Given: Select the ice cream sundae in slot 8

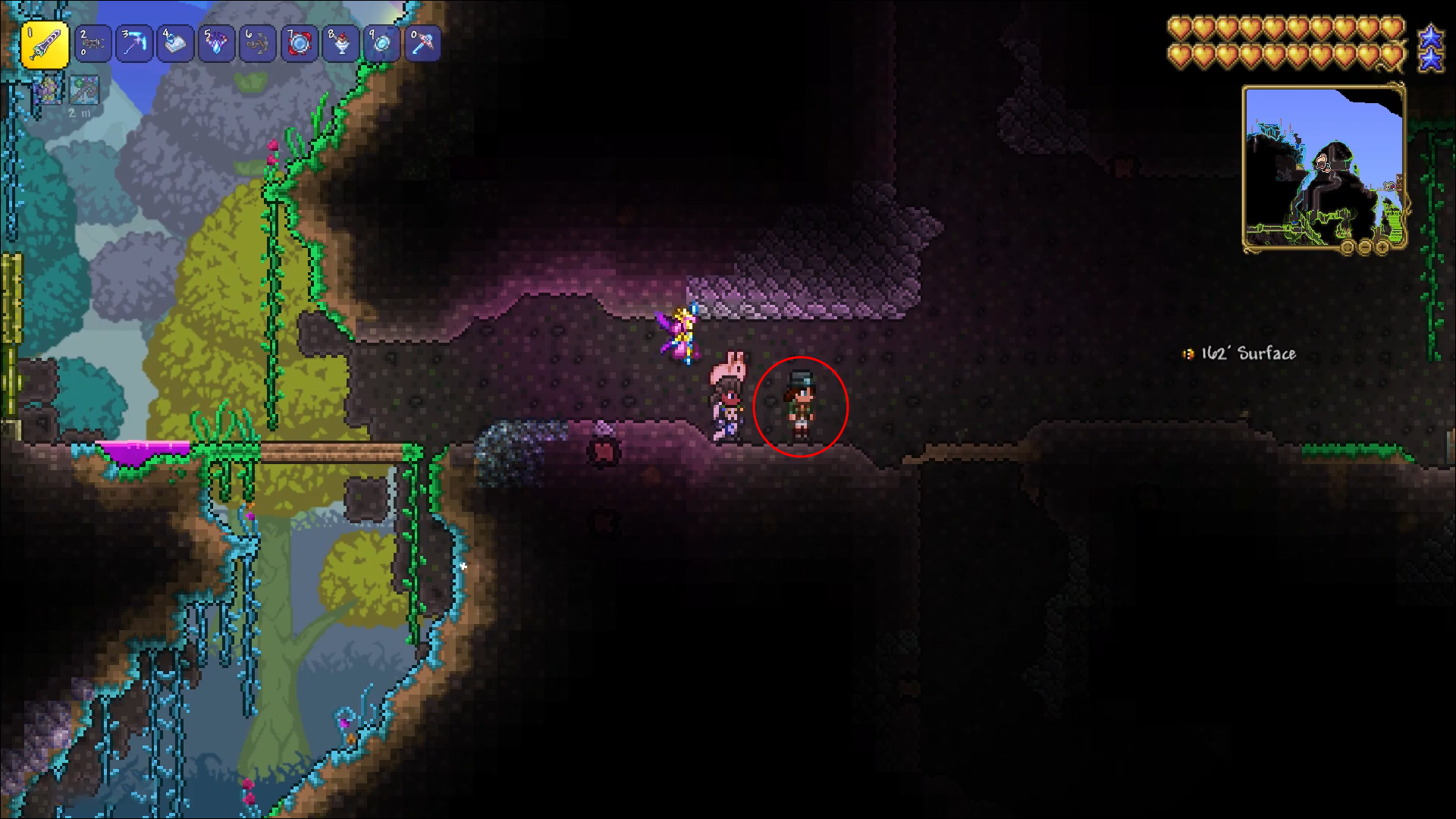Looking at the screenshot, I should click(340, 44).
